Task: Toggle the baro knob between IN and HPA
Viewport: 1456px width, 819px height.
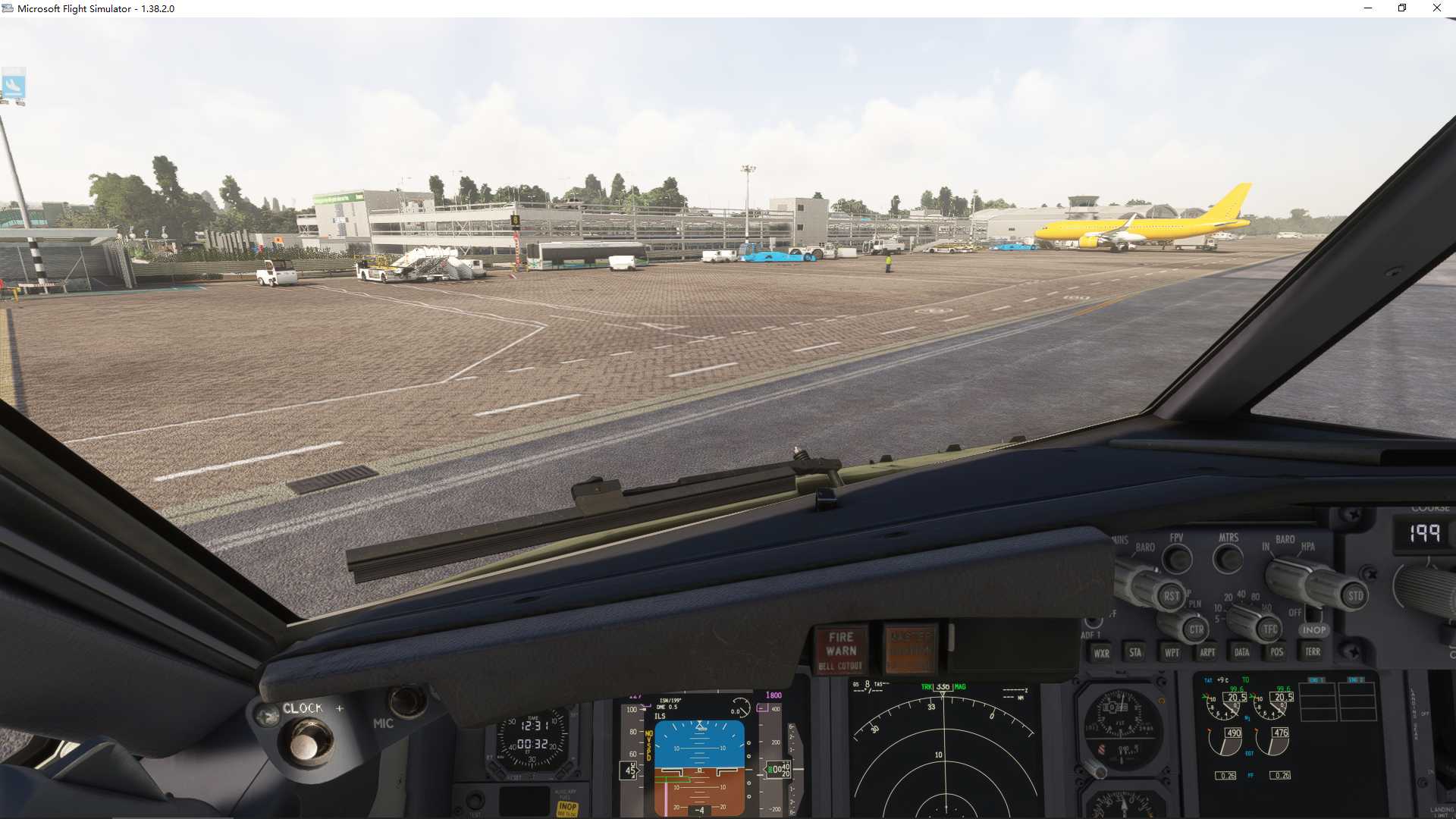Action: click(x=1290, y=576)
